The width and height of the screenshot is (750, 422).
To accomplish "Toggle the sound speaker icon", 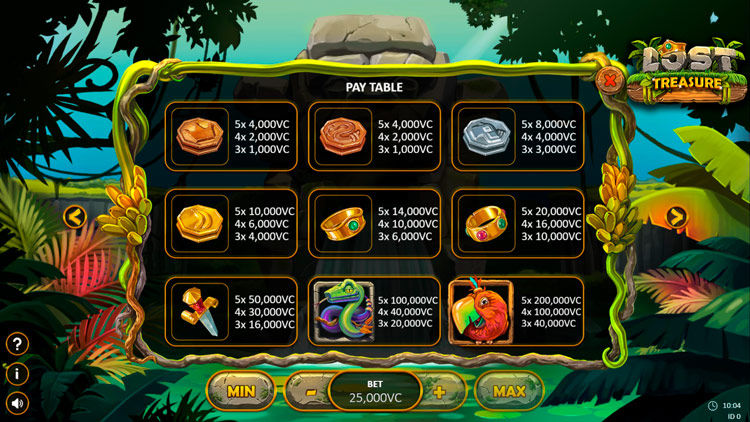I will click(17, 403).
